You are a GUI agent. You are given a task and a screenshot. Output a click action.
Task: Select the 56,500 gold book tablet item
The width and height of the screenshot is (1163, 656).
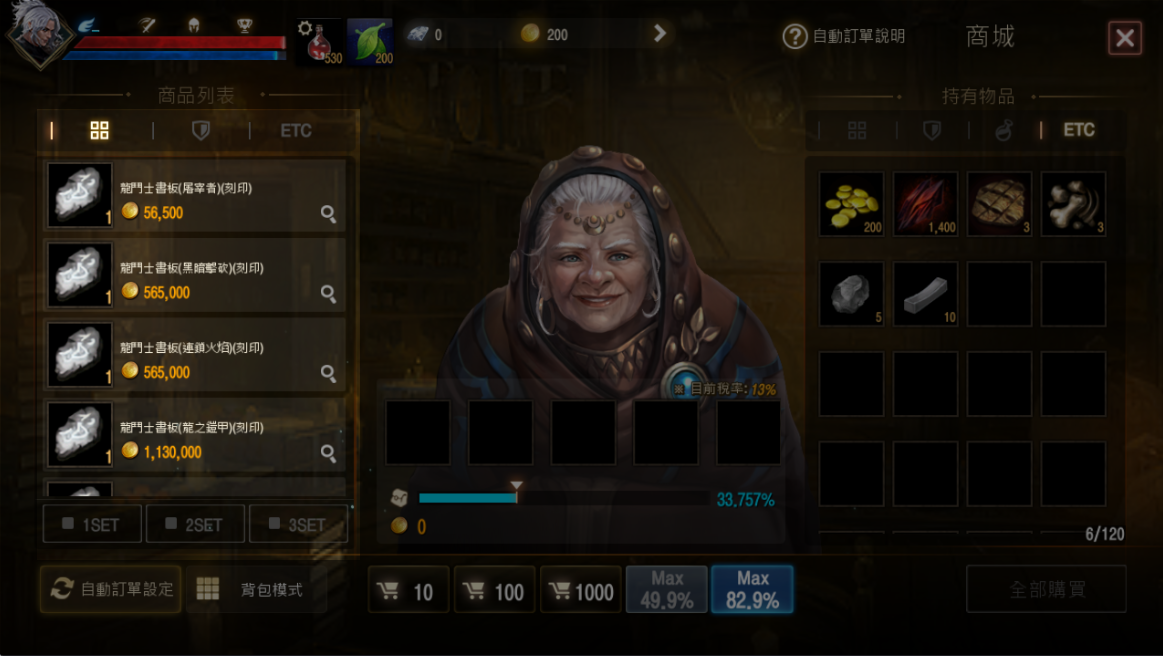(195, 195)
